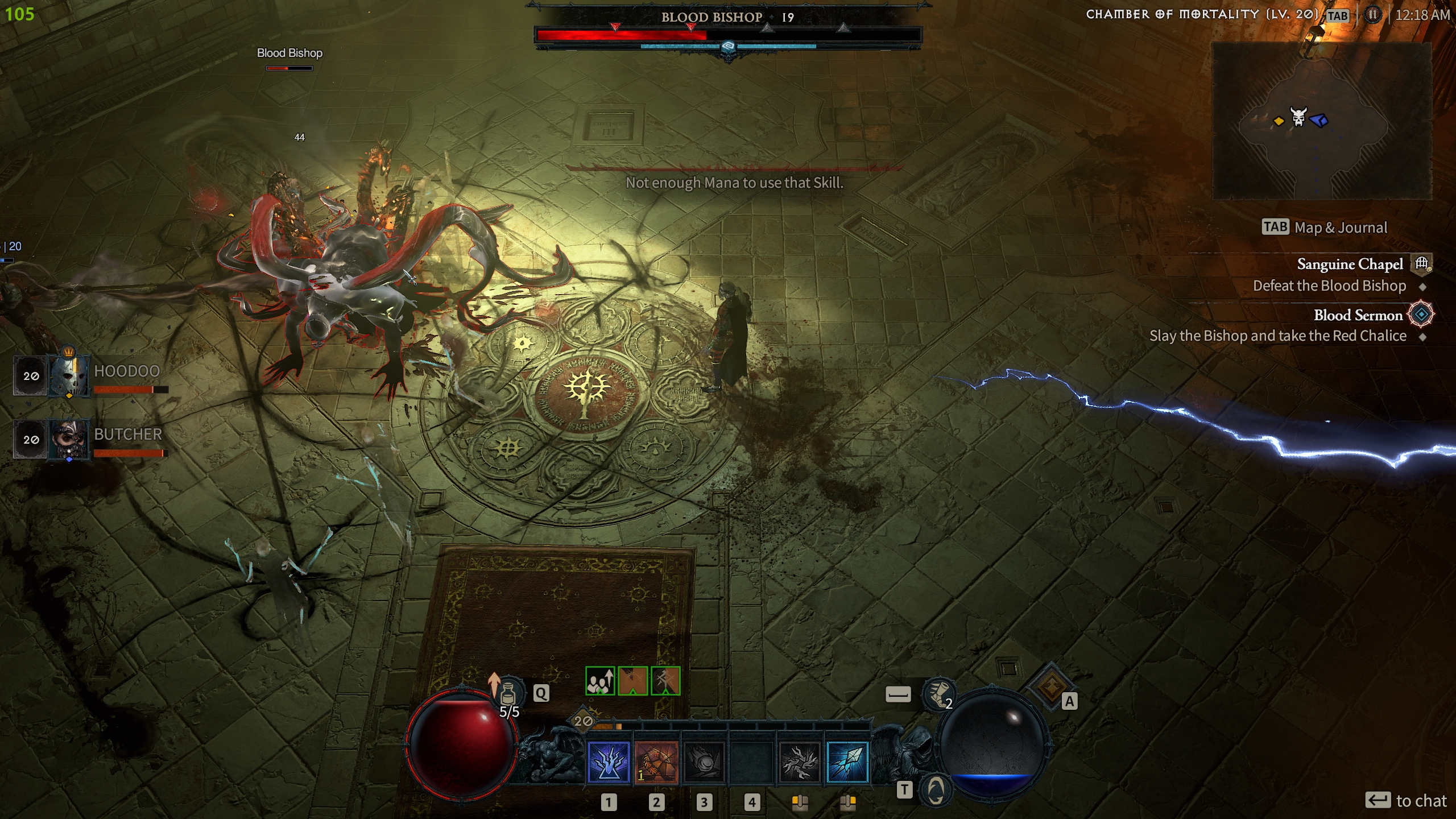Screen dimensions: 1456x819
Task: Fire the Ice Shards skill
Action: coord(847,762)
